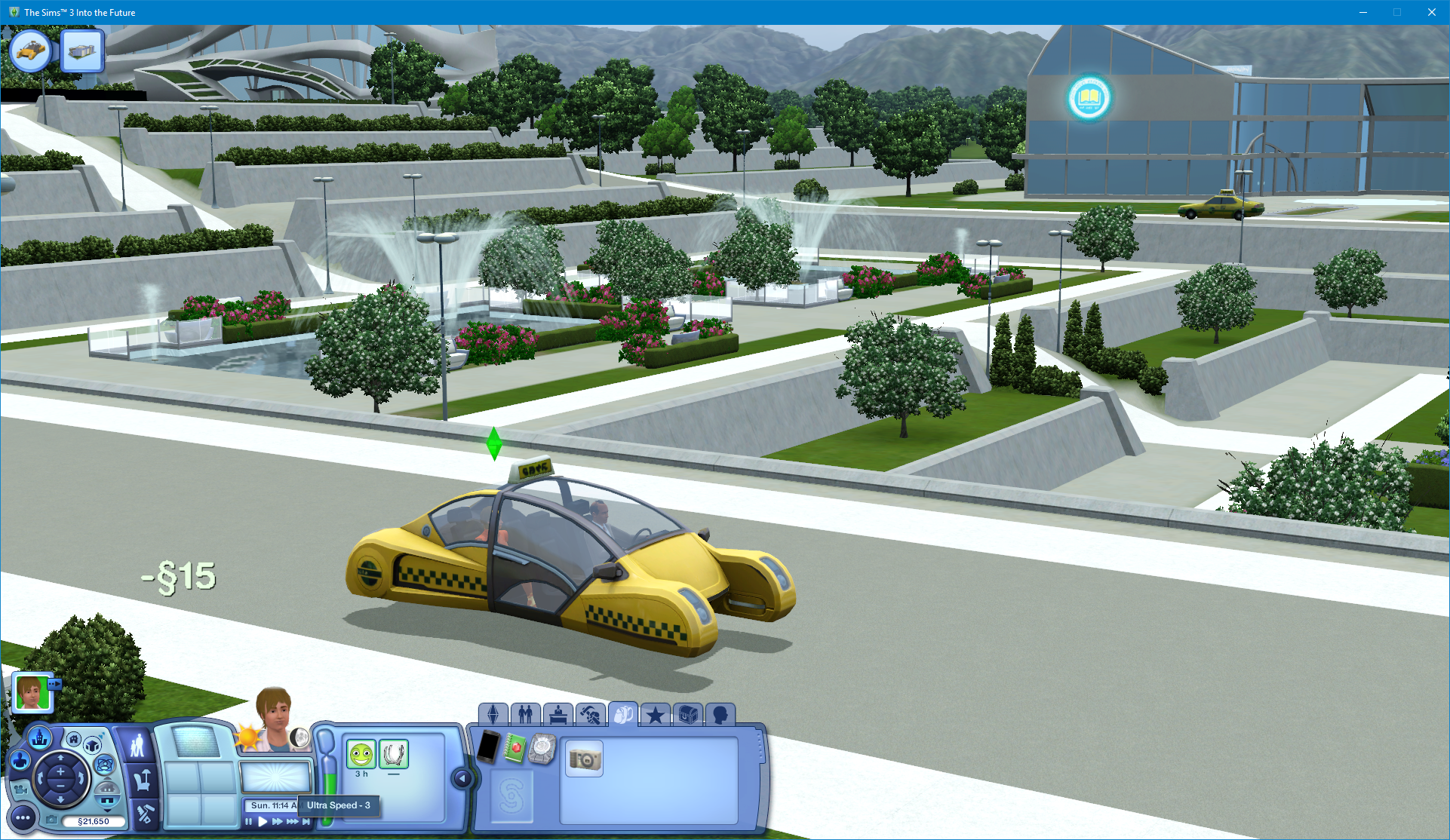
Task: Open Map View with the city icon
Action: click(x=39, y=738)
